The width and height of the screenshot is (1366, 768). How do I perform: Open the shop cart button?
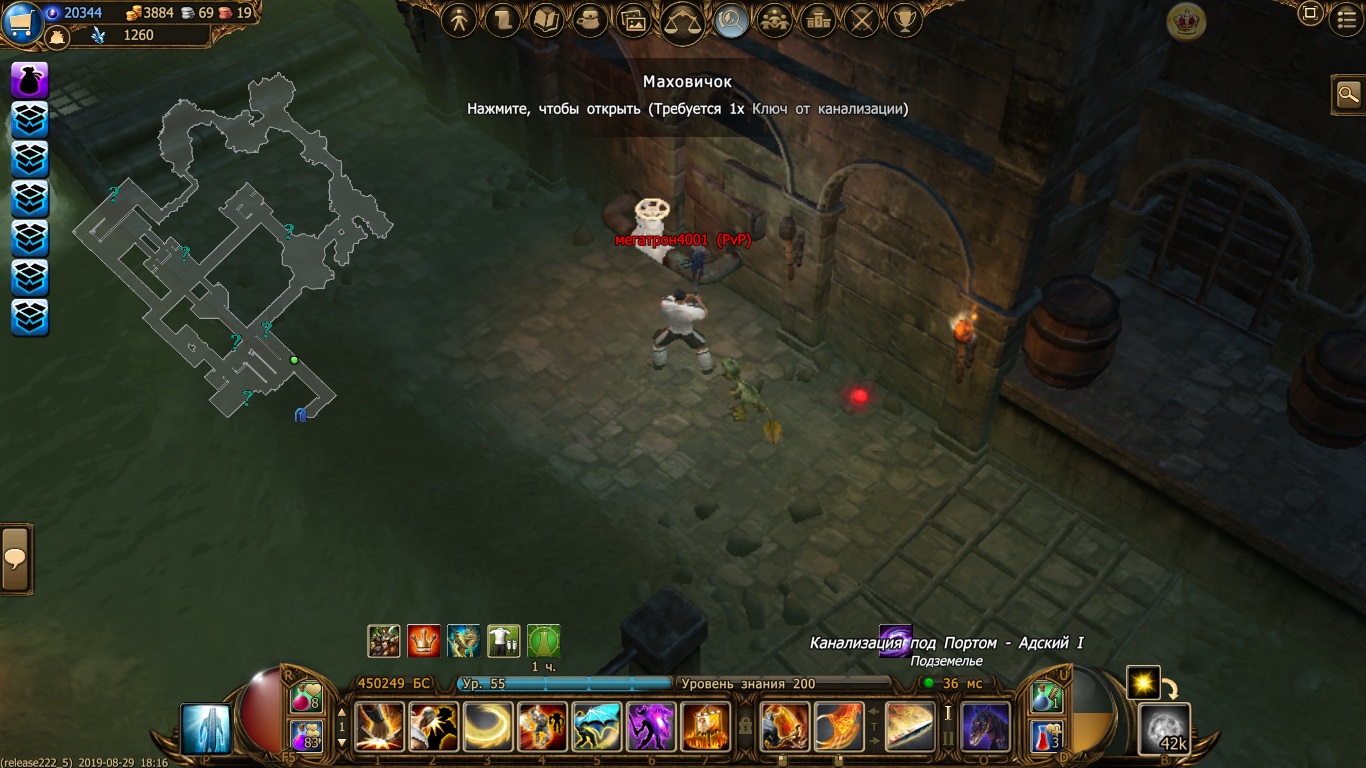coord(21,22)
